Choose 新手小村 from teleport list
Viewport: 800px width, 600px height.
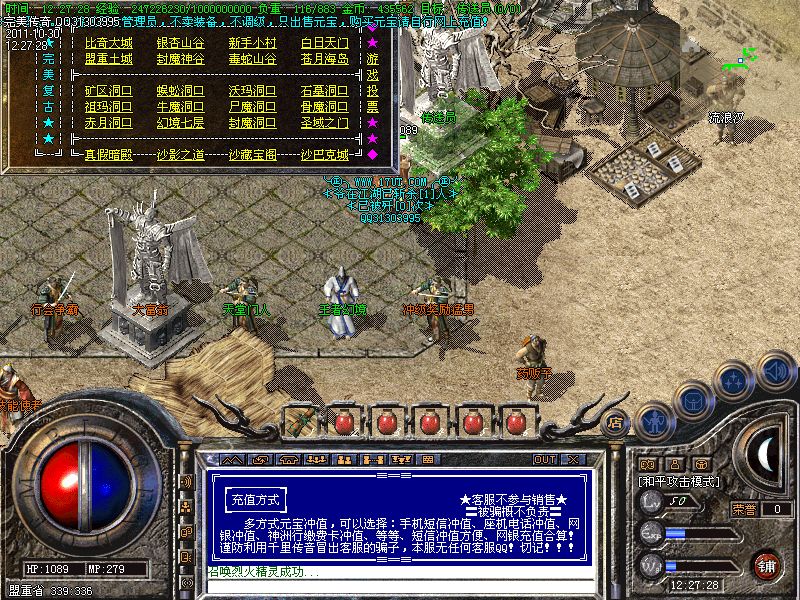point(252,43)
